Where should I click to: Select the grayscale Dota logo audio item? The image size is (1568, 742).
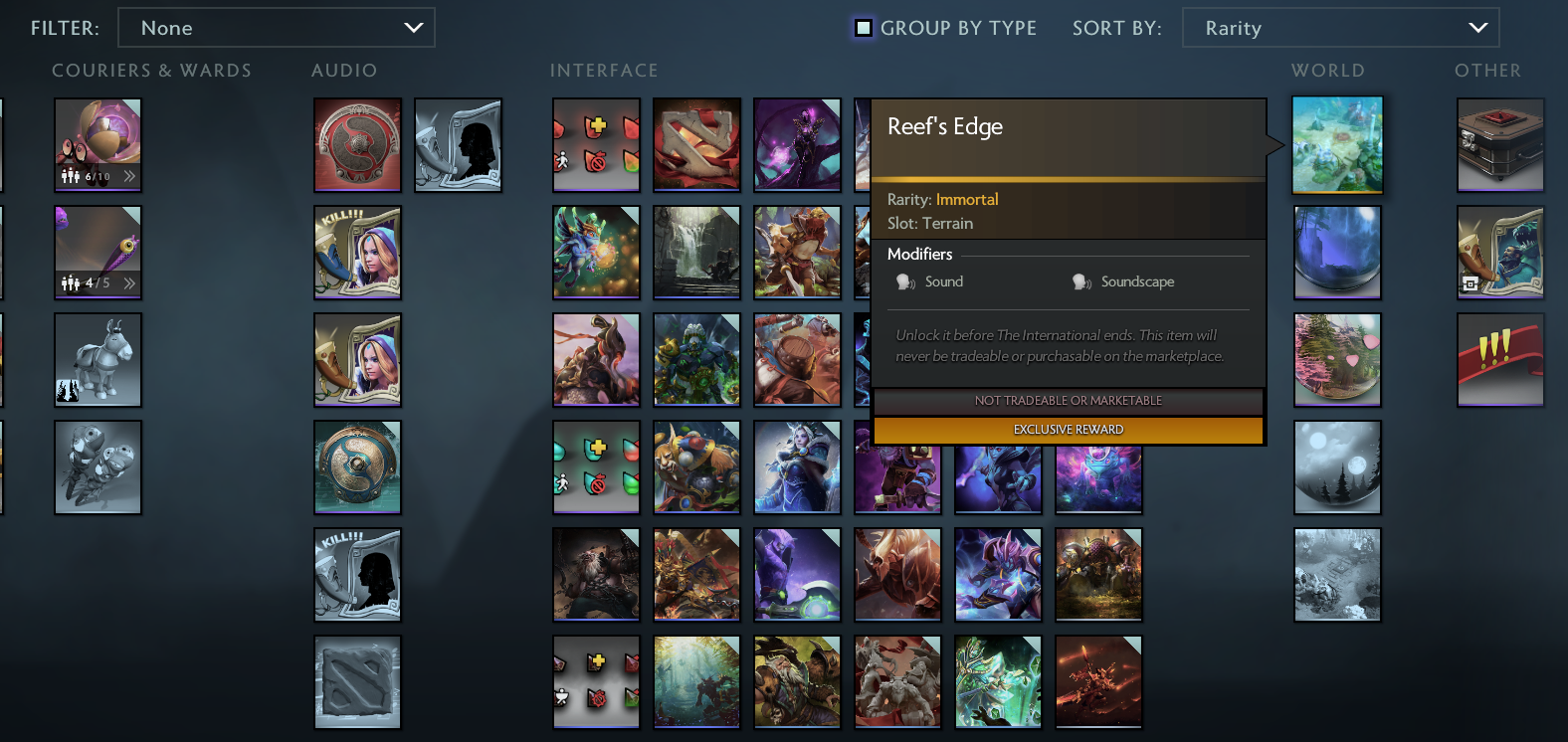coord(357,681)
